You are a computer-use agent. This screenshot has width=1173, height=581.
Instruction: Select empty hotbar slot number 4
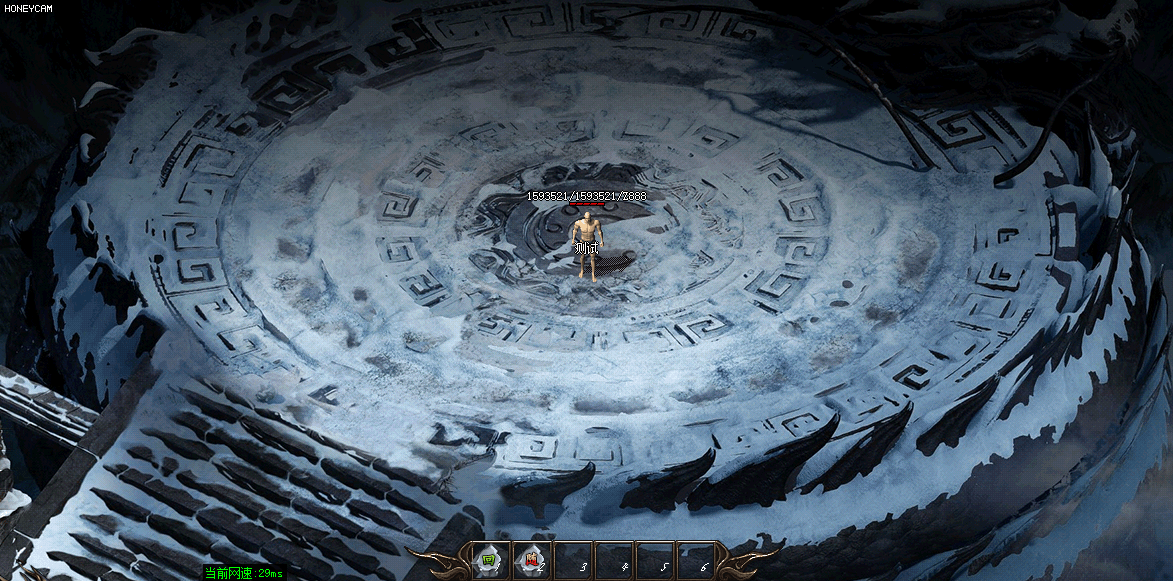click(x=614, y=560)
